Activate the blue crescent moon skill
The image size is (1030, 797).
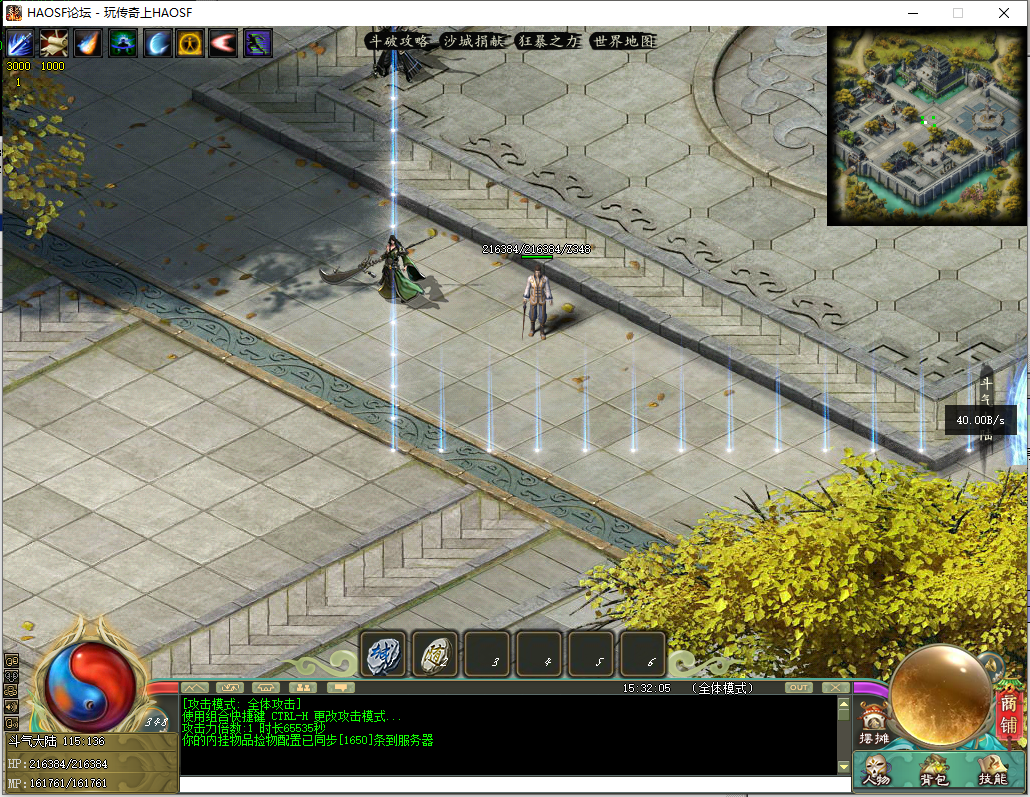(157, 43)
